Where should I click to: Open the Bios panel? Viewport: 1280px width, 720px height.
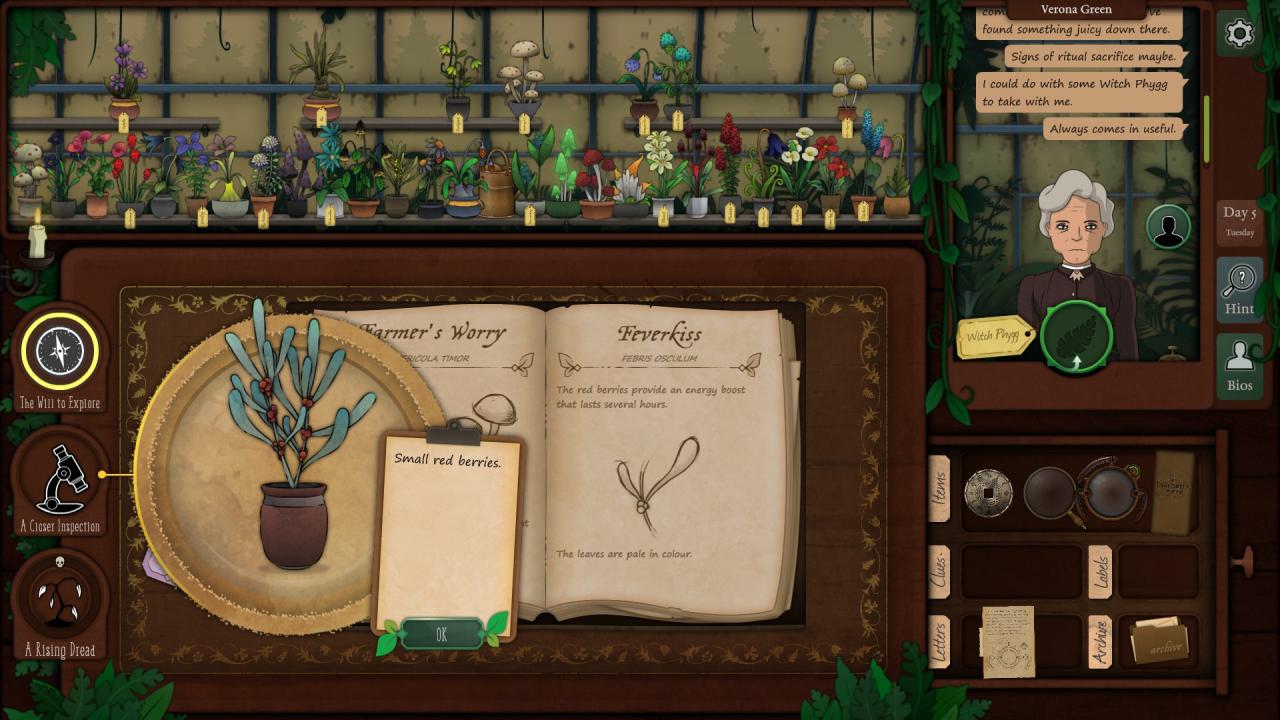[x=1239, y=365]
